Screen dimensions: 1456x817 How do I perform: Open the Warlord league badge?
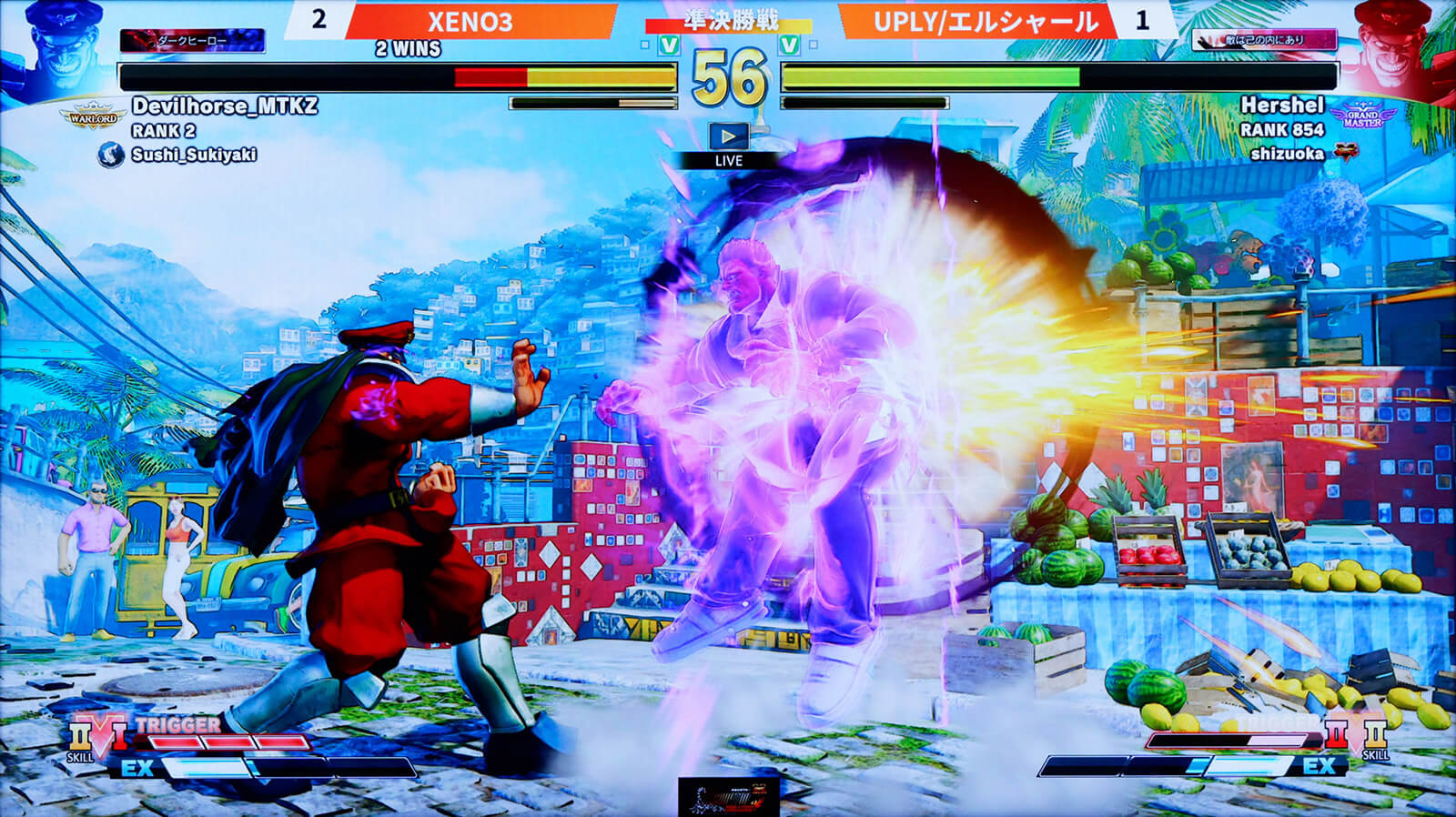pyautogui.click(x=94, y=116)
